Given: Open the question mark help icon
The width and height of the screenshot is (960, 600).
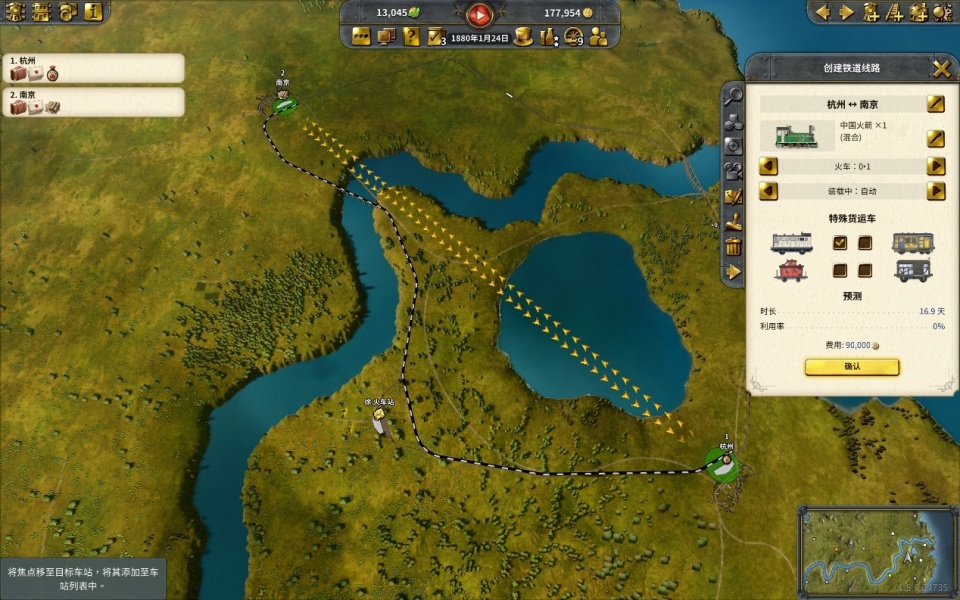Looking at the screenshot, I should click(411, 37).
